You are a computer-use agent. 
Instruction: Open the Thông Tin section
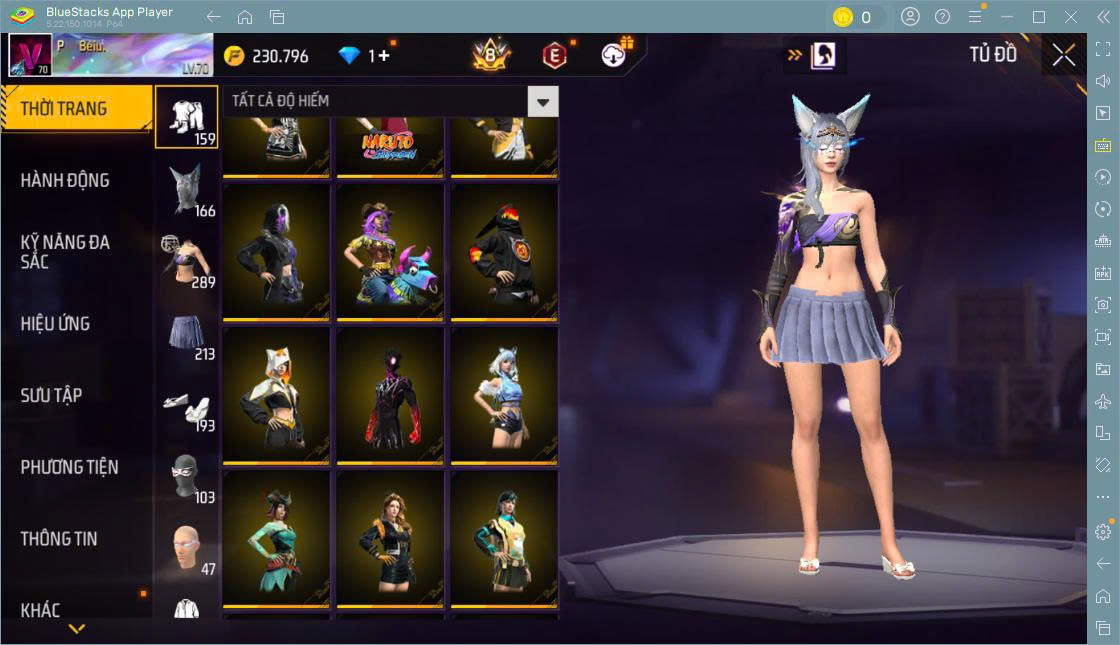coord(59,539)
